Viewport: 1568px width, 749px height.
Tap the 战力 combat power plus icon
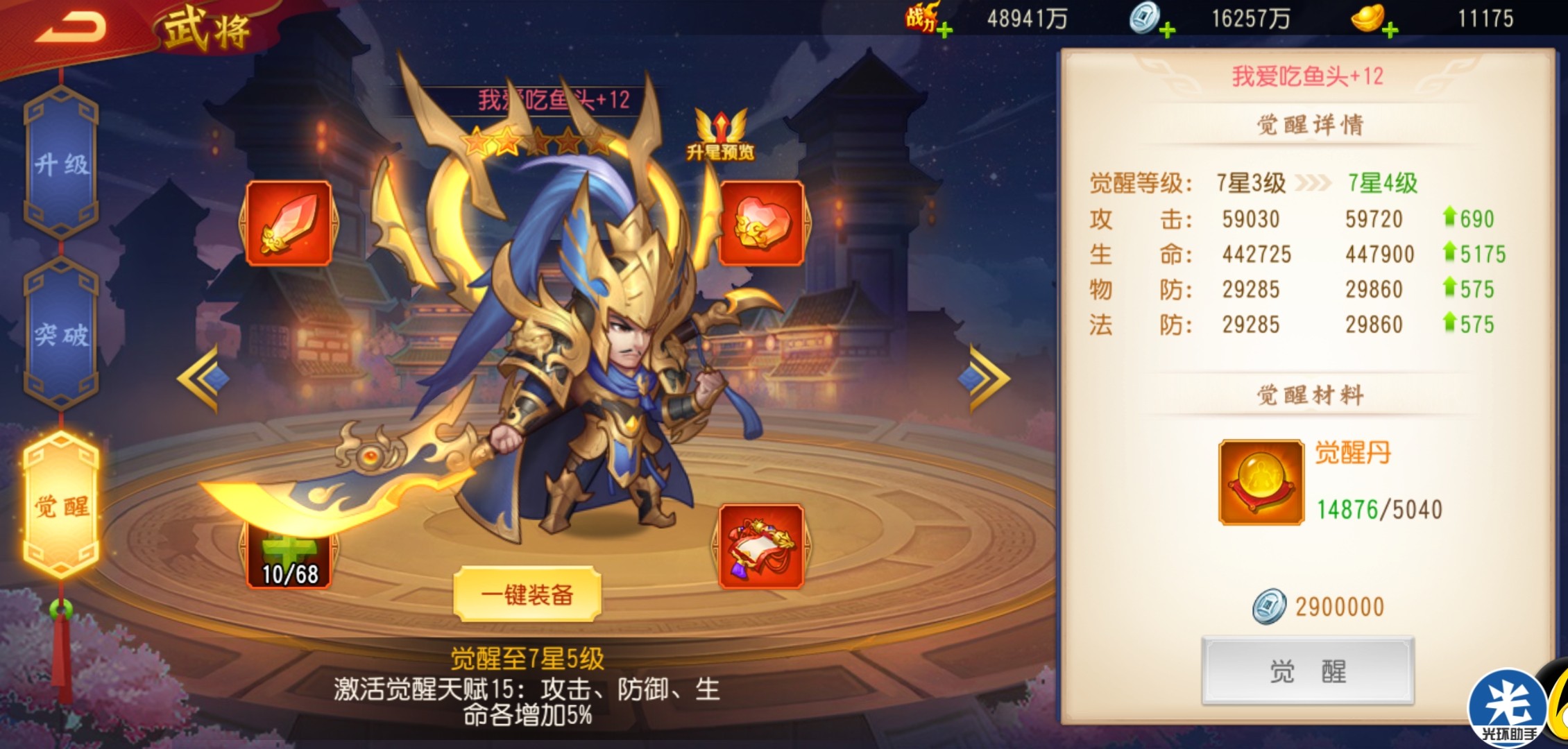[x=944, y=31]
